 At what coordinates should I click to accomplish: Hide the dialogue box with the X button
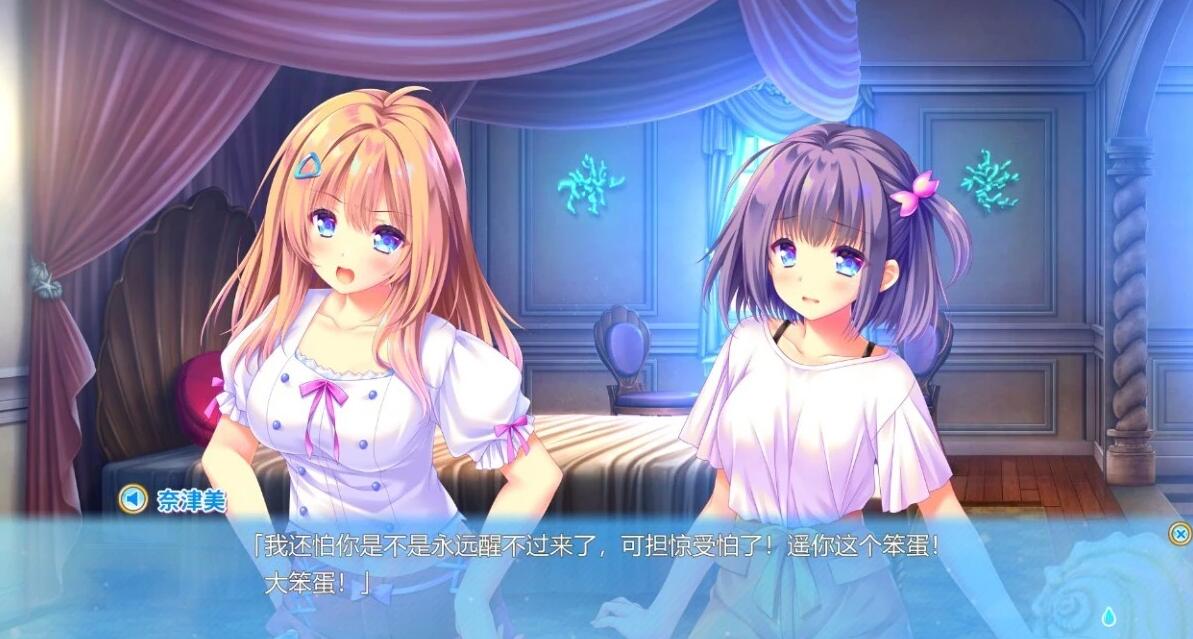pyautogui.click(x=1179, y=534)
